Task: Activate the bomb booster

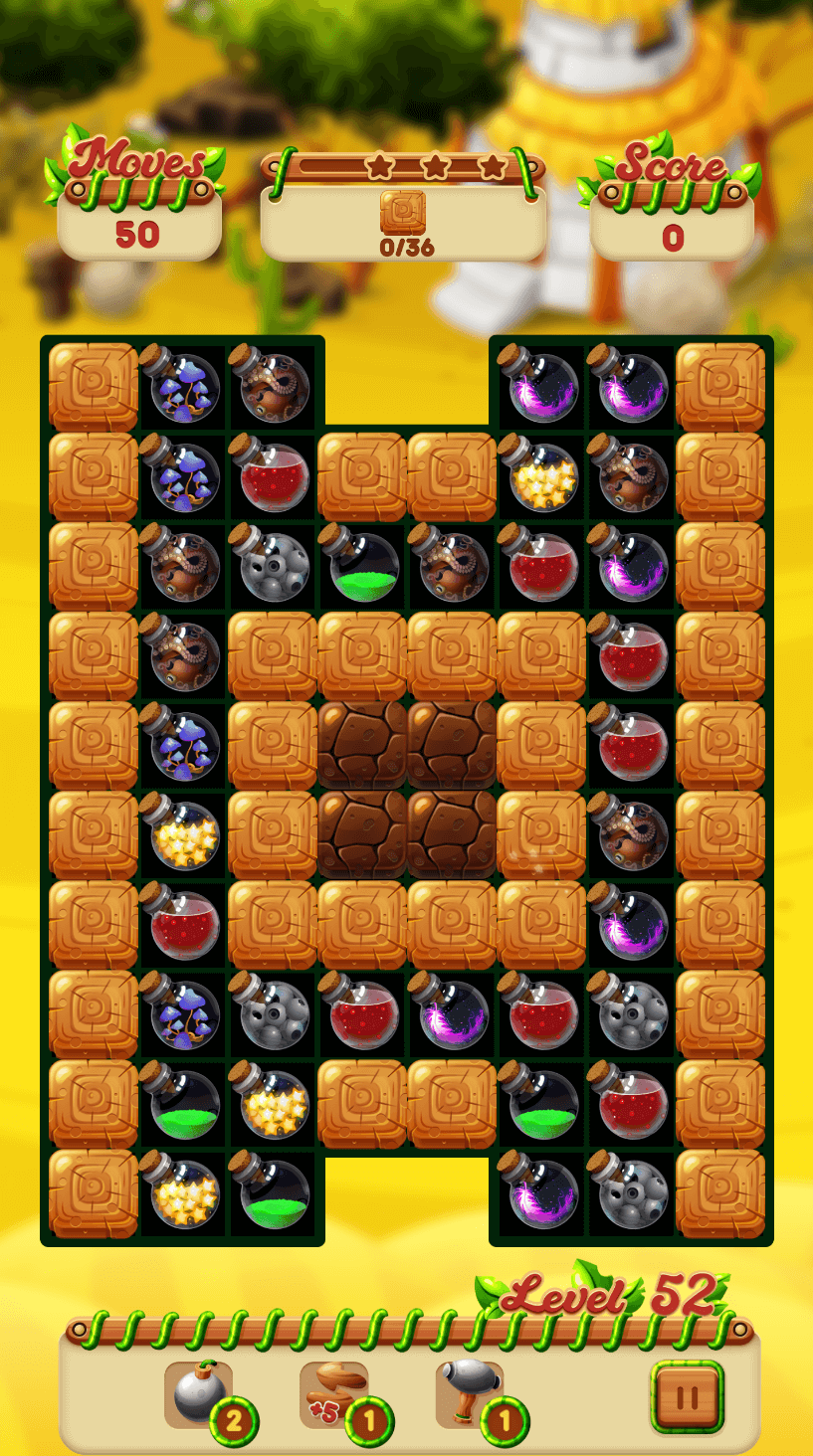Action: pos(199,1394)
